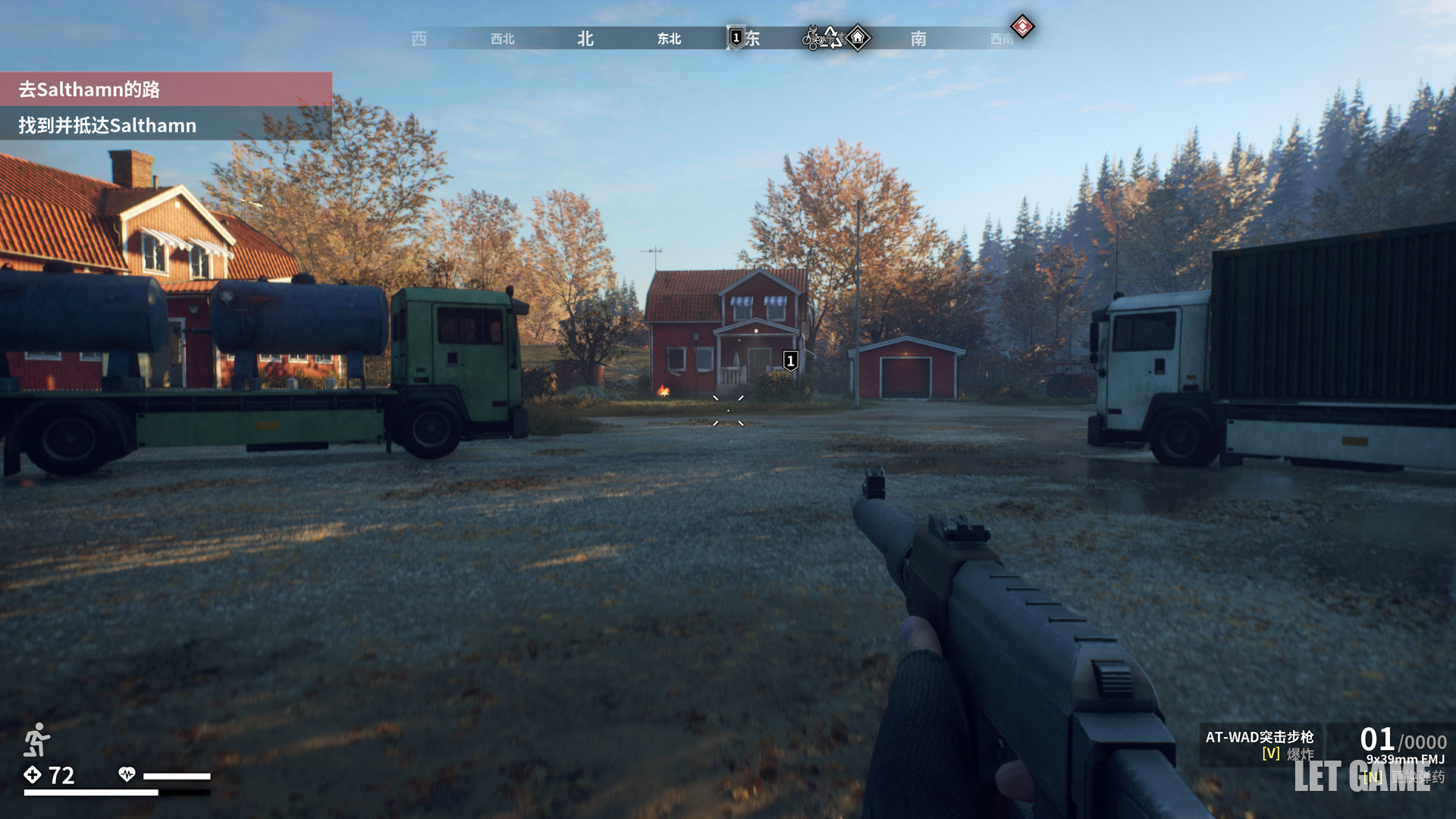Select the Salthamn road mission title
1456x819 pixels.
pos(89,89)
